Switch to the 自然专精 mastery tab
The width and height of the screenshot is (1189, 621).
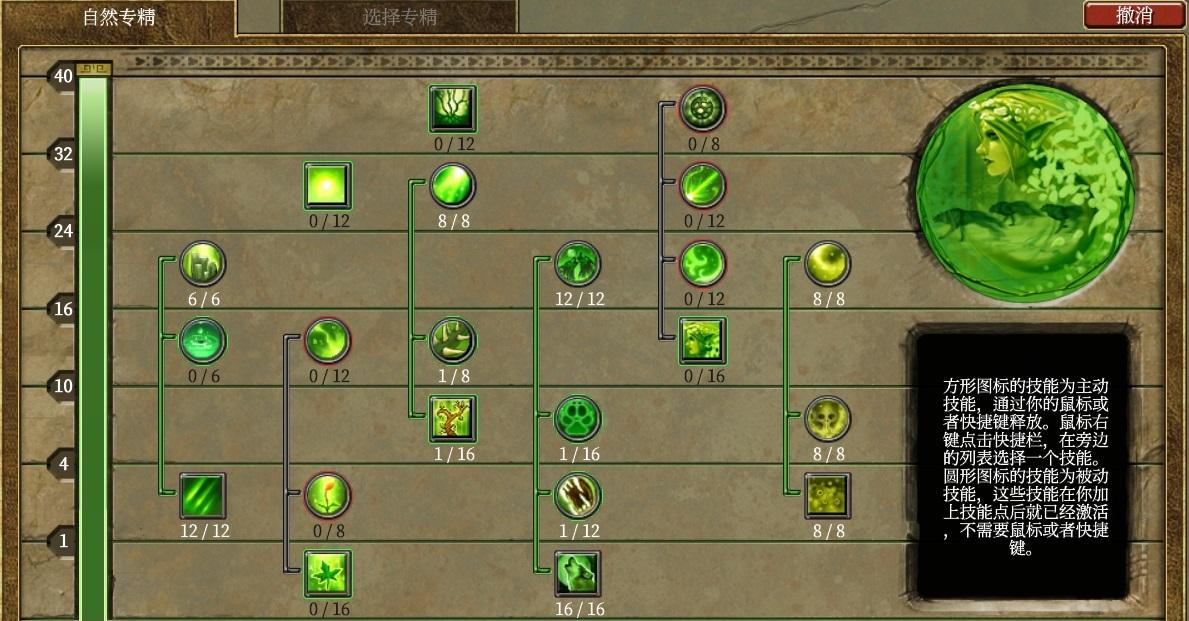click(x=118, y=17)
